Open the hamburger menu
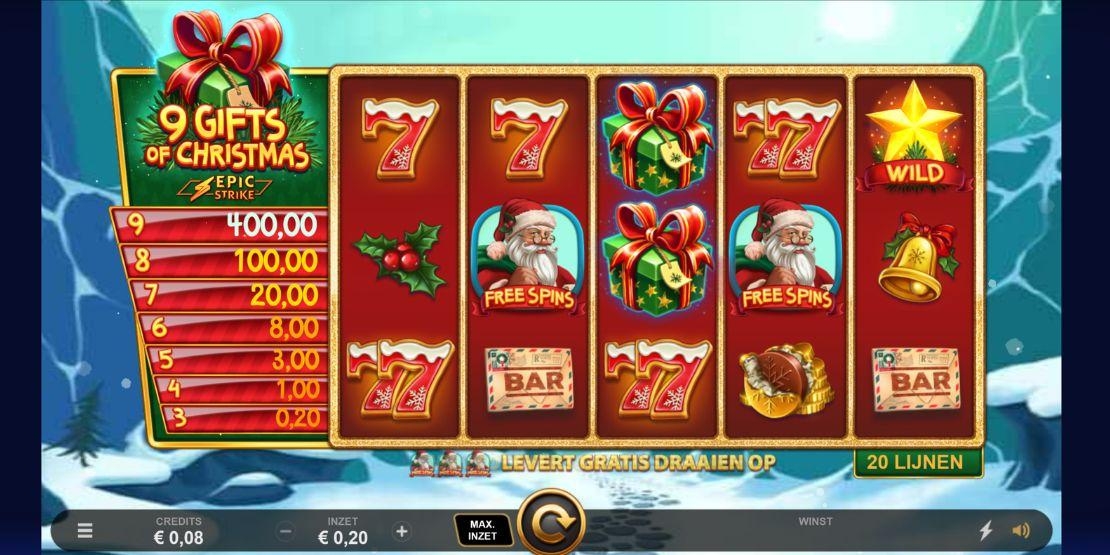This screenshot has height=555, width=1110. 87,531
